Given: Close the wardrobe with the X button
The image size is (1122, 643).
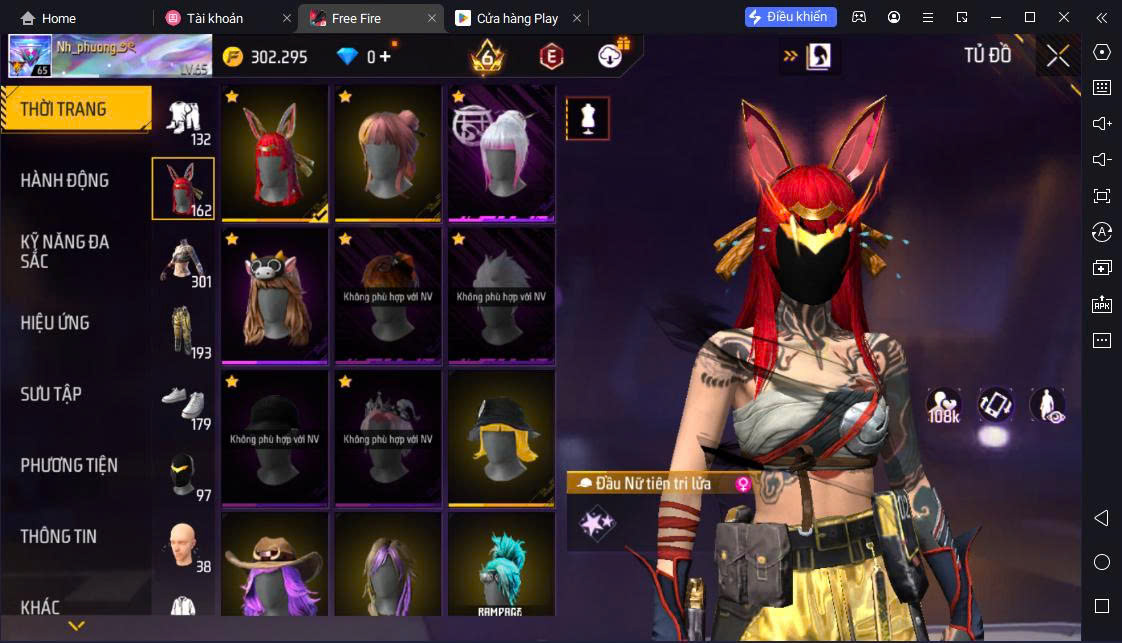Looking at the screenshot, I should (x=1058, y=56).
